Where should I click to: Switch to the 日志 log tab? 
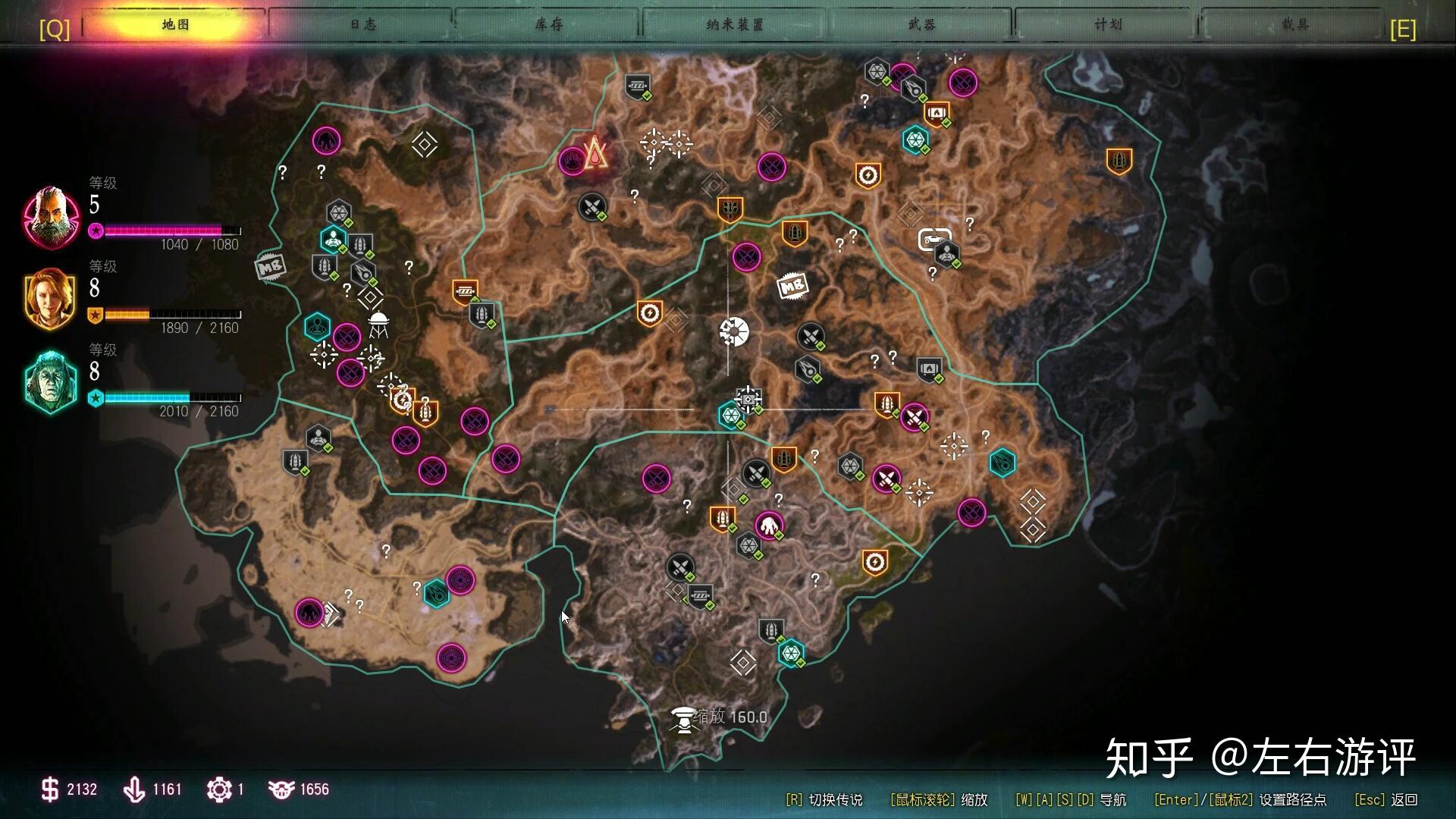pyautogui.click(x=362, y=24)
